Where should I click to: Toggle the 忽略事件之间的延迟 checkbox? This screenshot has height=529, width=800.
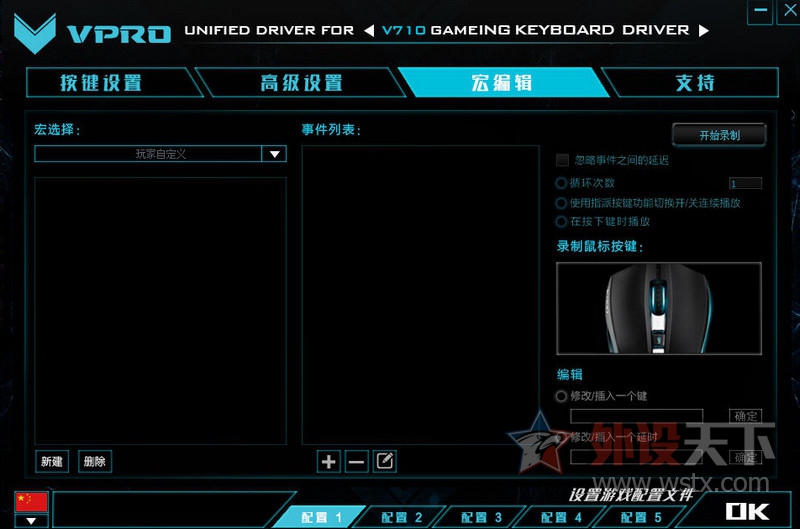tap(563, 160)
